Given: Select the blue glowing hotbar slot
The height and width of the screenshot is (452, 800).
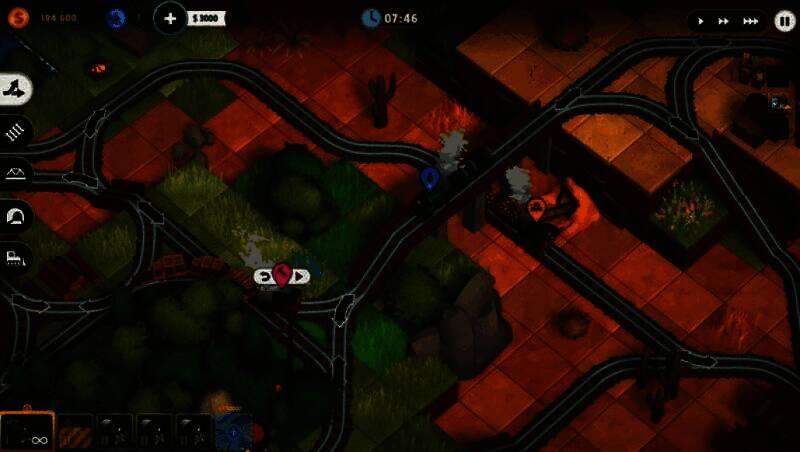Looking at the screenshot, I should [x=236, y=432].
